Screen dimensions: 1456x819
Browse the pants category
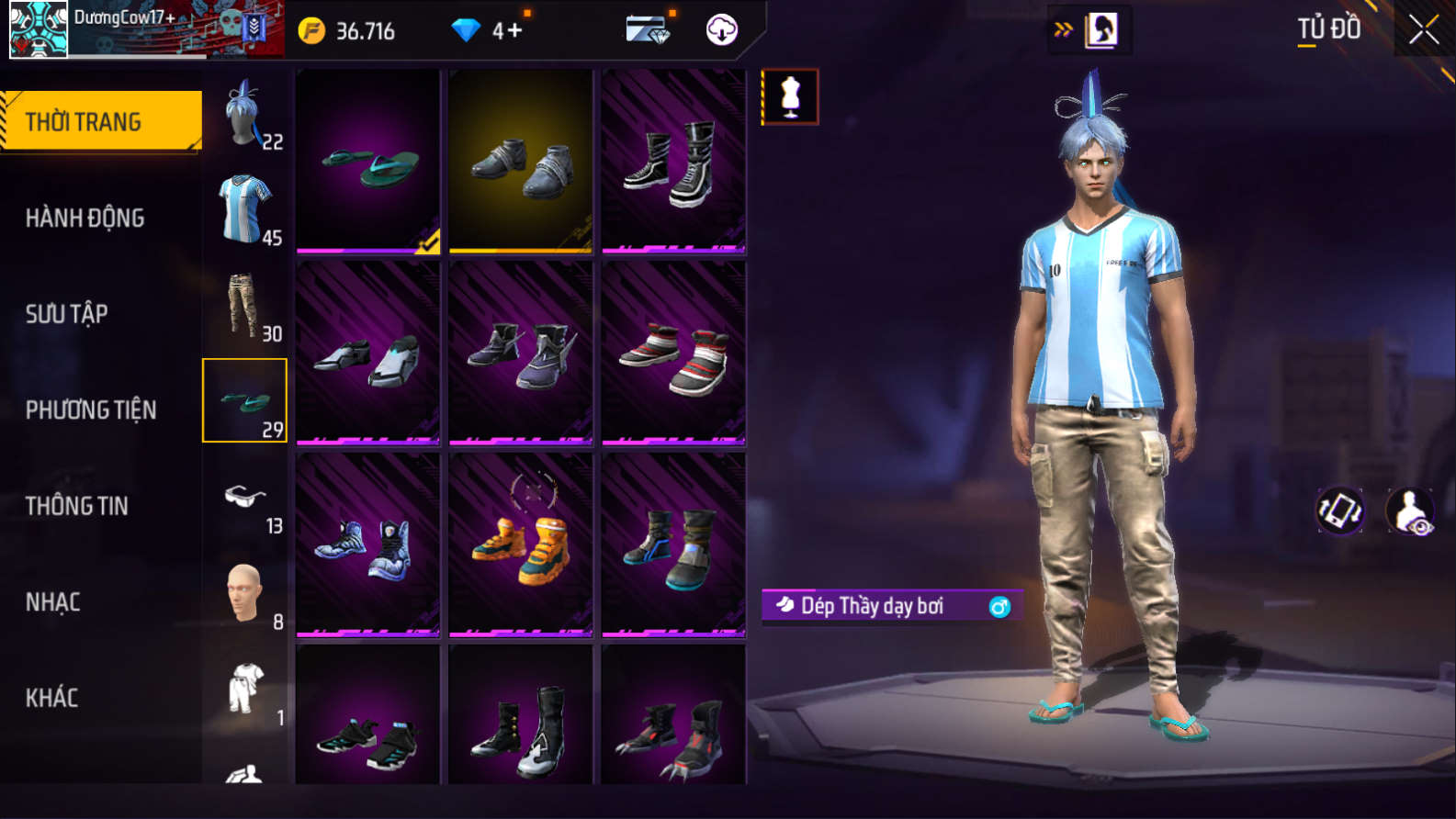245,306
